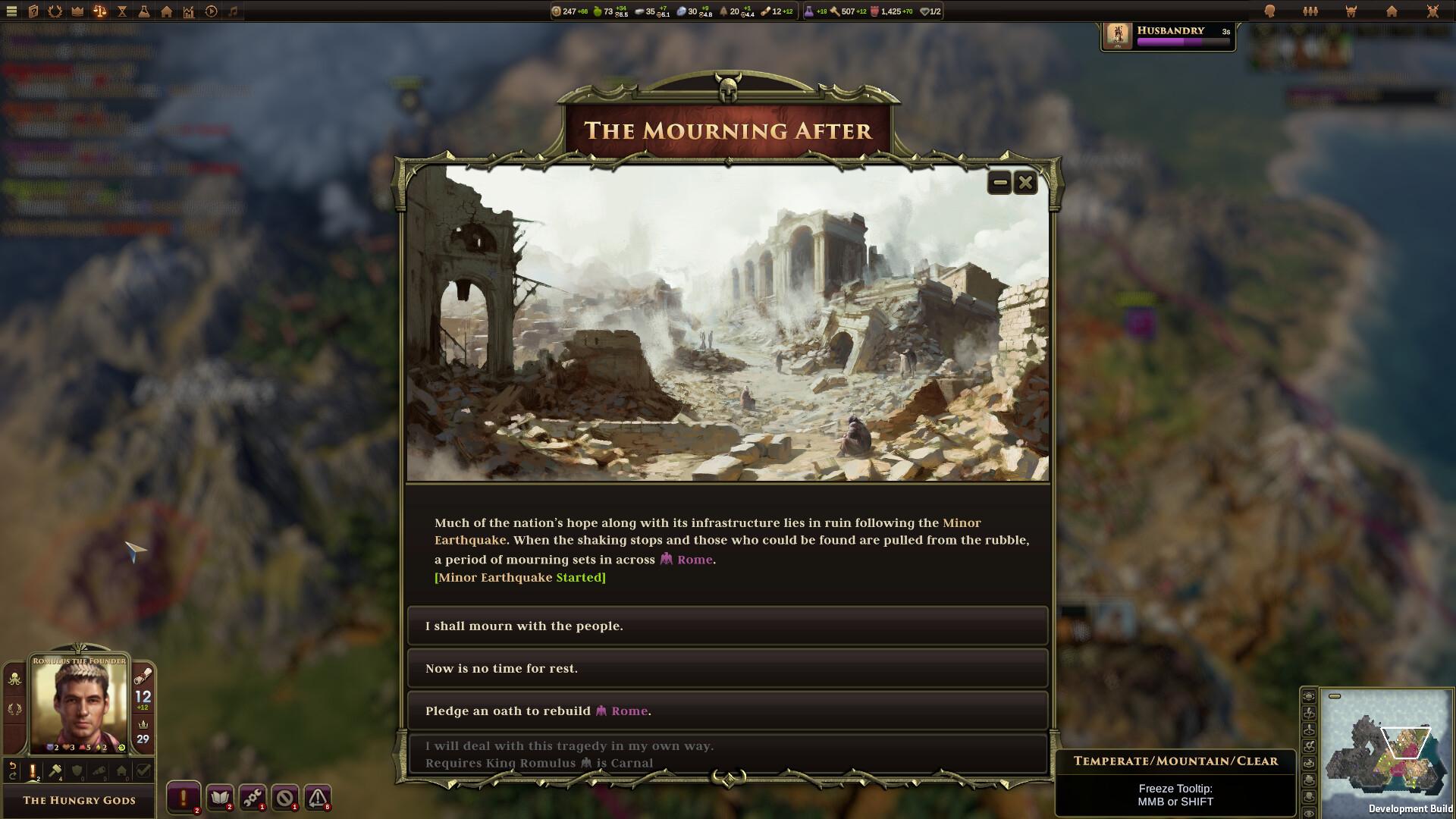Click the purple Rome link in the event text
Image resolution: width=1456 pixels, height=819 pixels.
tap(695, 560)
